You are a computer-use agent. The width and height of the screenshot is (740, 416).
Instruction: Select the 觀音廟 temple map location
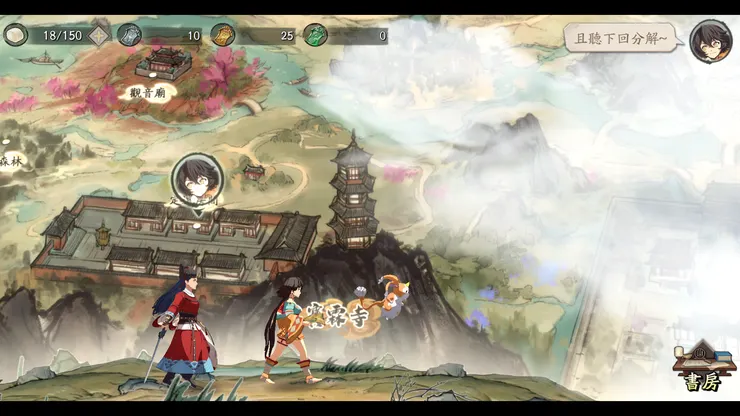point(160,68)
